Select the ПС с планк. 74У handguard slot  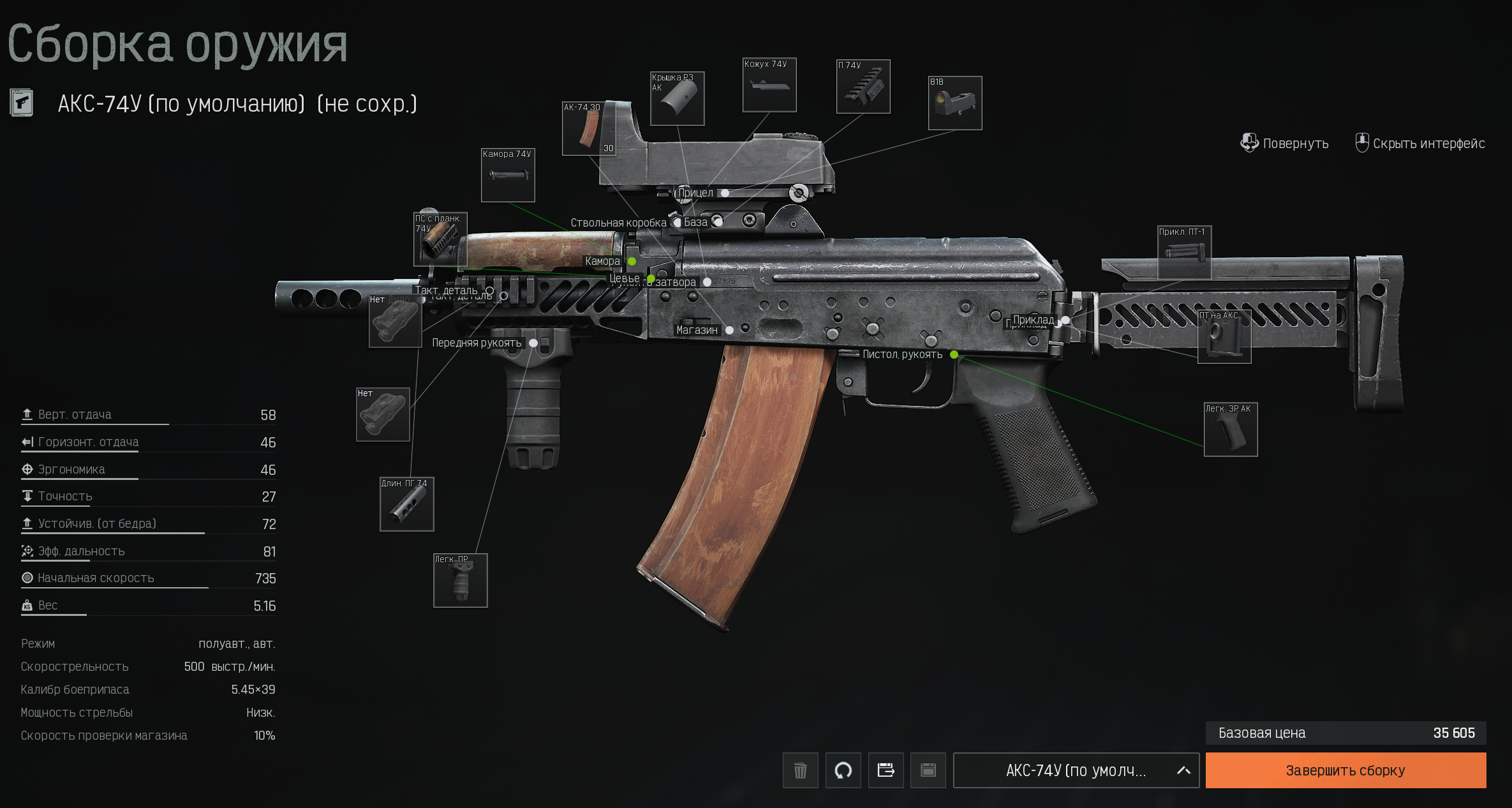click(x=440, y=239)
